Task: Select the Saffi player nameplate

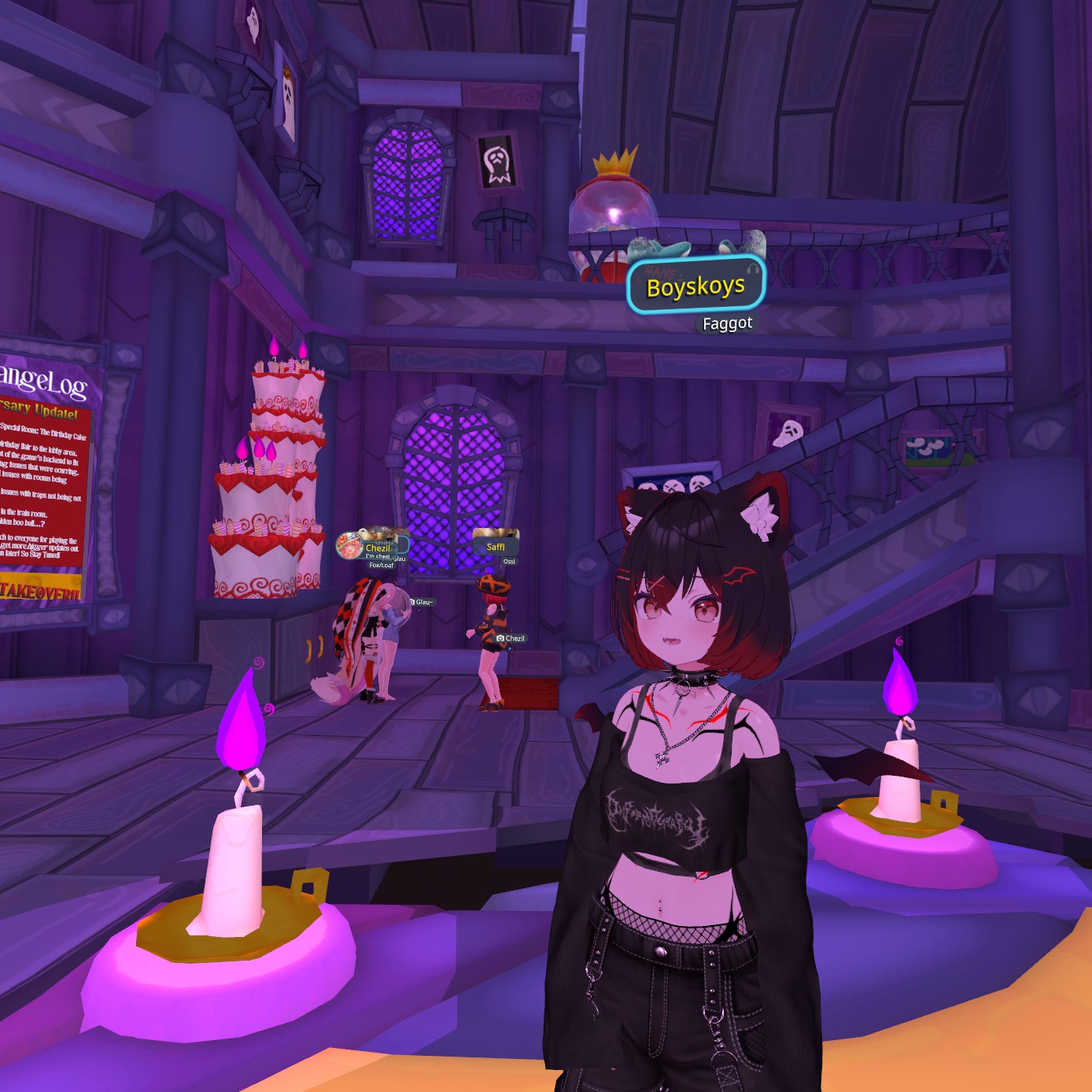Action: point(496,546)
